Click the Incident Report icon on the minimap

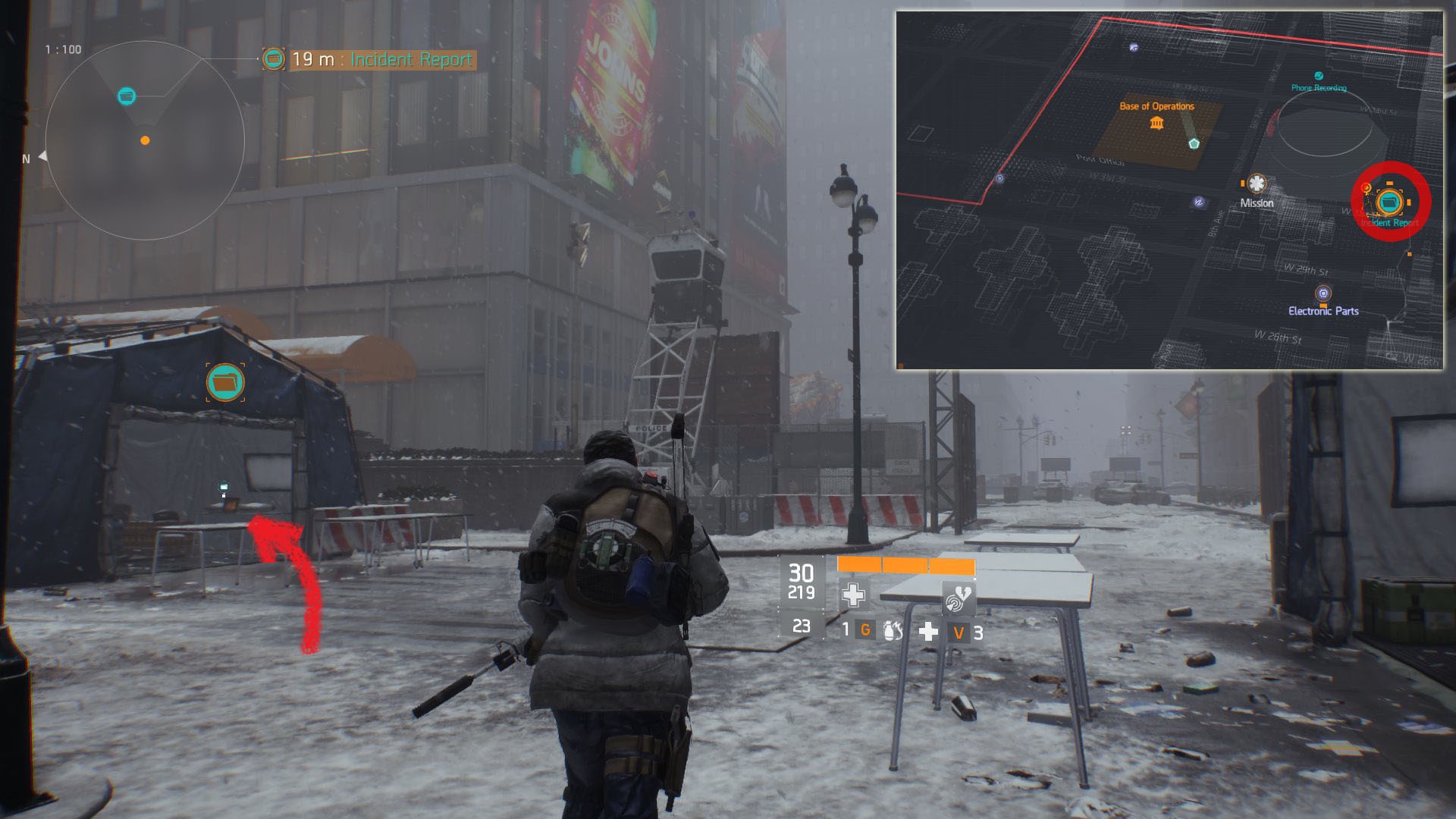point(127,96)
